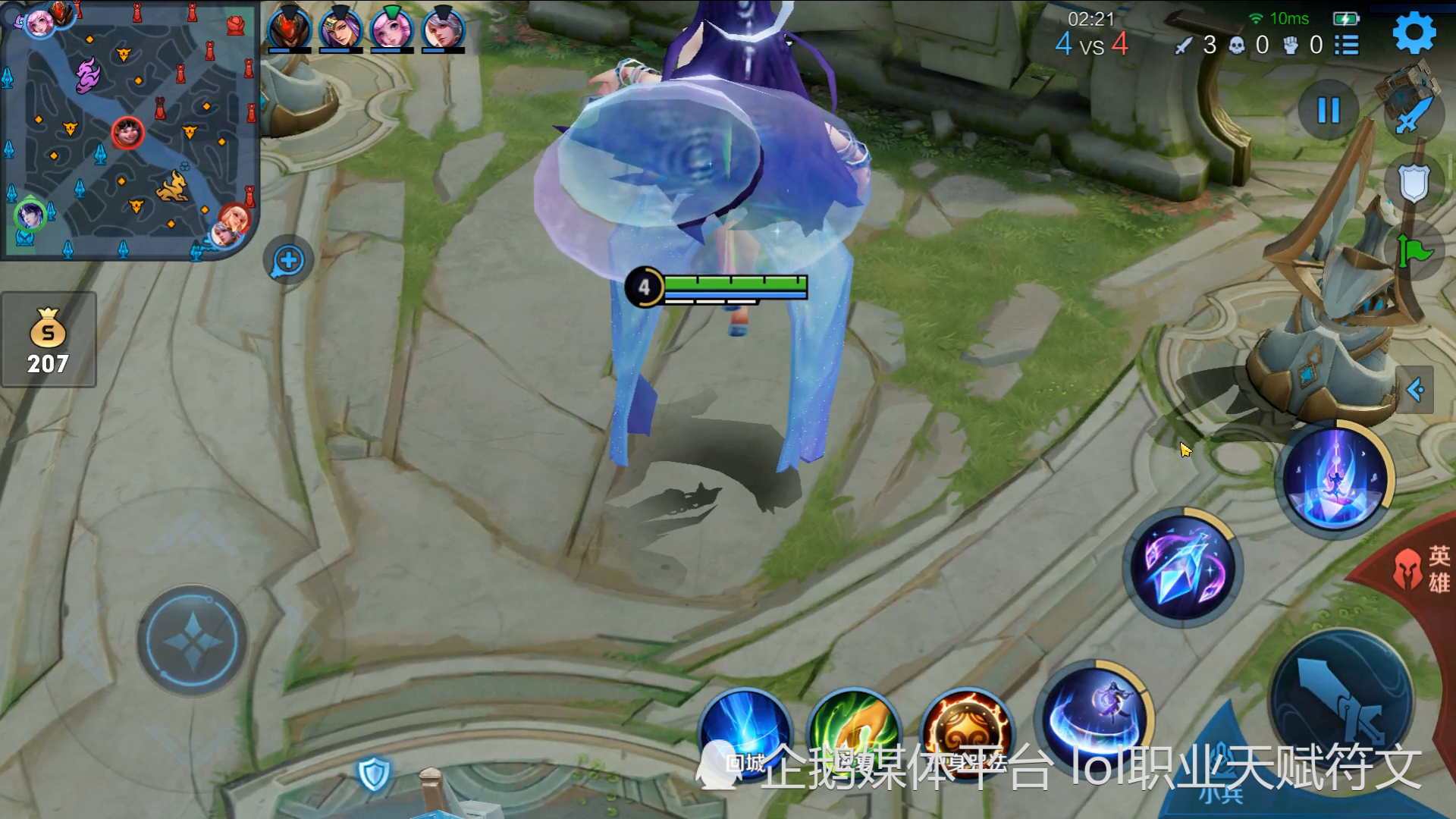Click the blue plus chat bubble button
1456x819 pixels.
pos(288,261)
